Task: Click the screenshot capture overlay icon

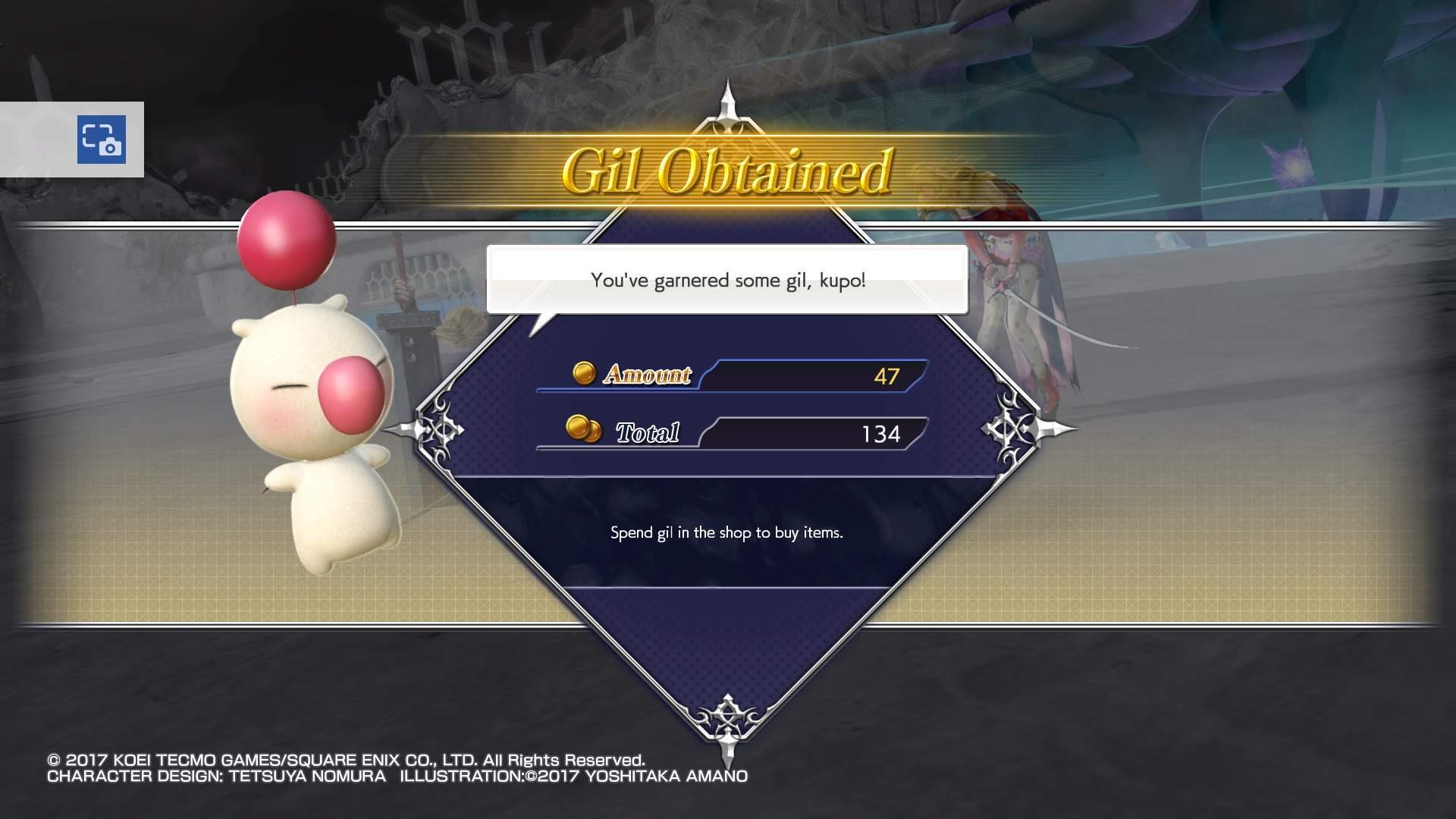Action: tap(102, 140)
